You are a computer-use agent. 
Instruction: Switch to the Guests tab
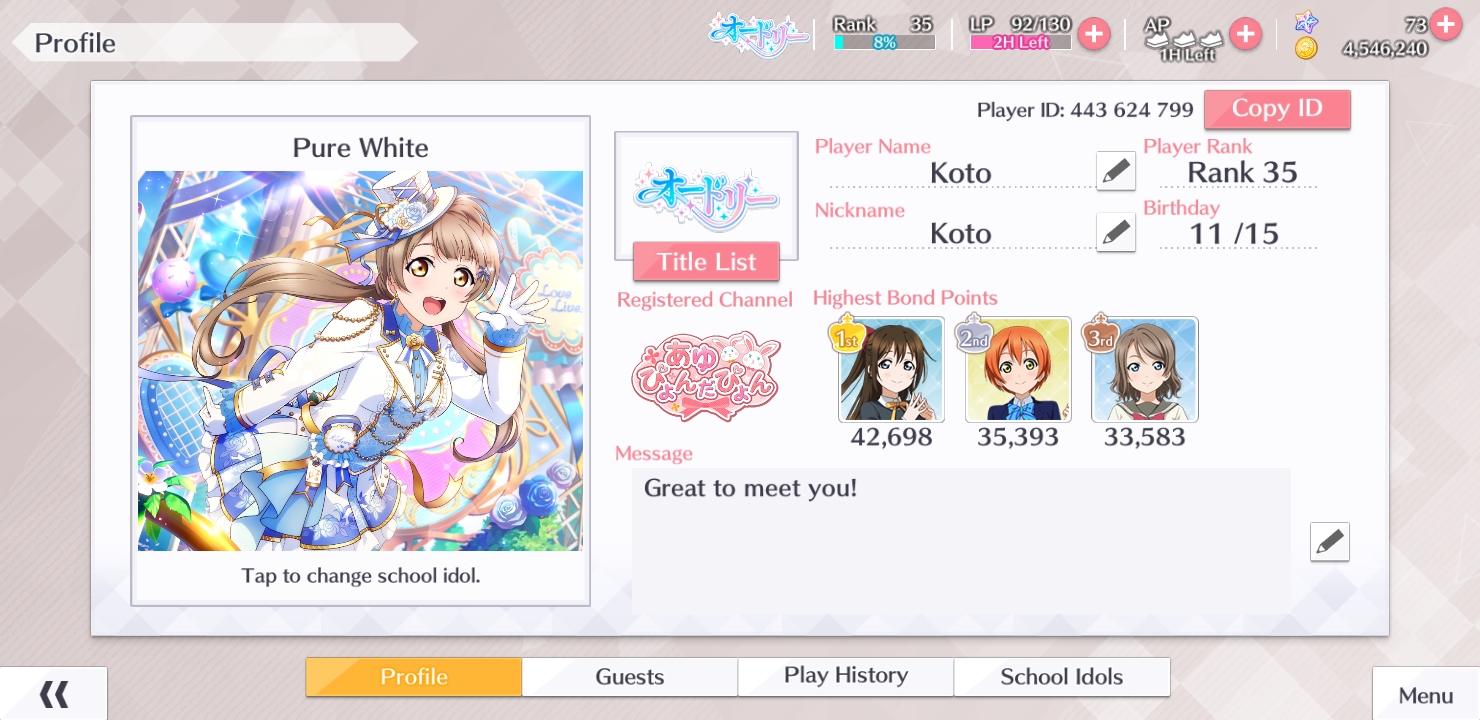click(629, 677)
